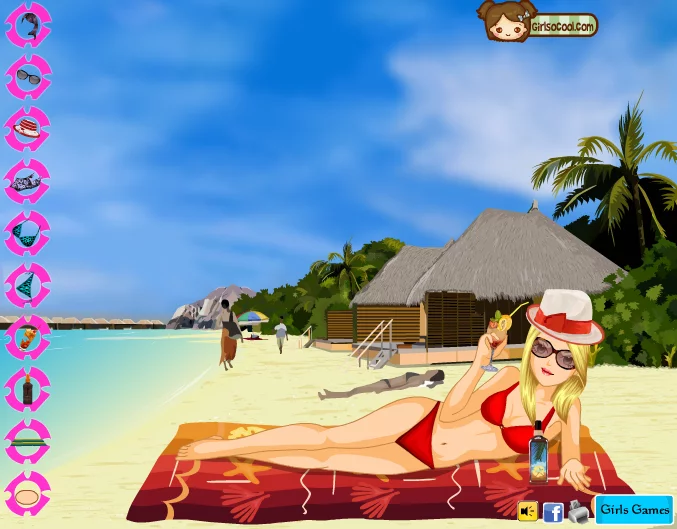
Task: Visit the GirlsGoCool.com logo link
Action: [537, 22]
